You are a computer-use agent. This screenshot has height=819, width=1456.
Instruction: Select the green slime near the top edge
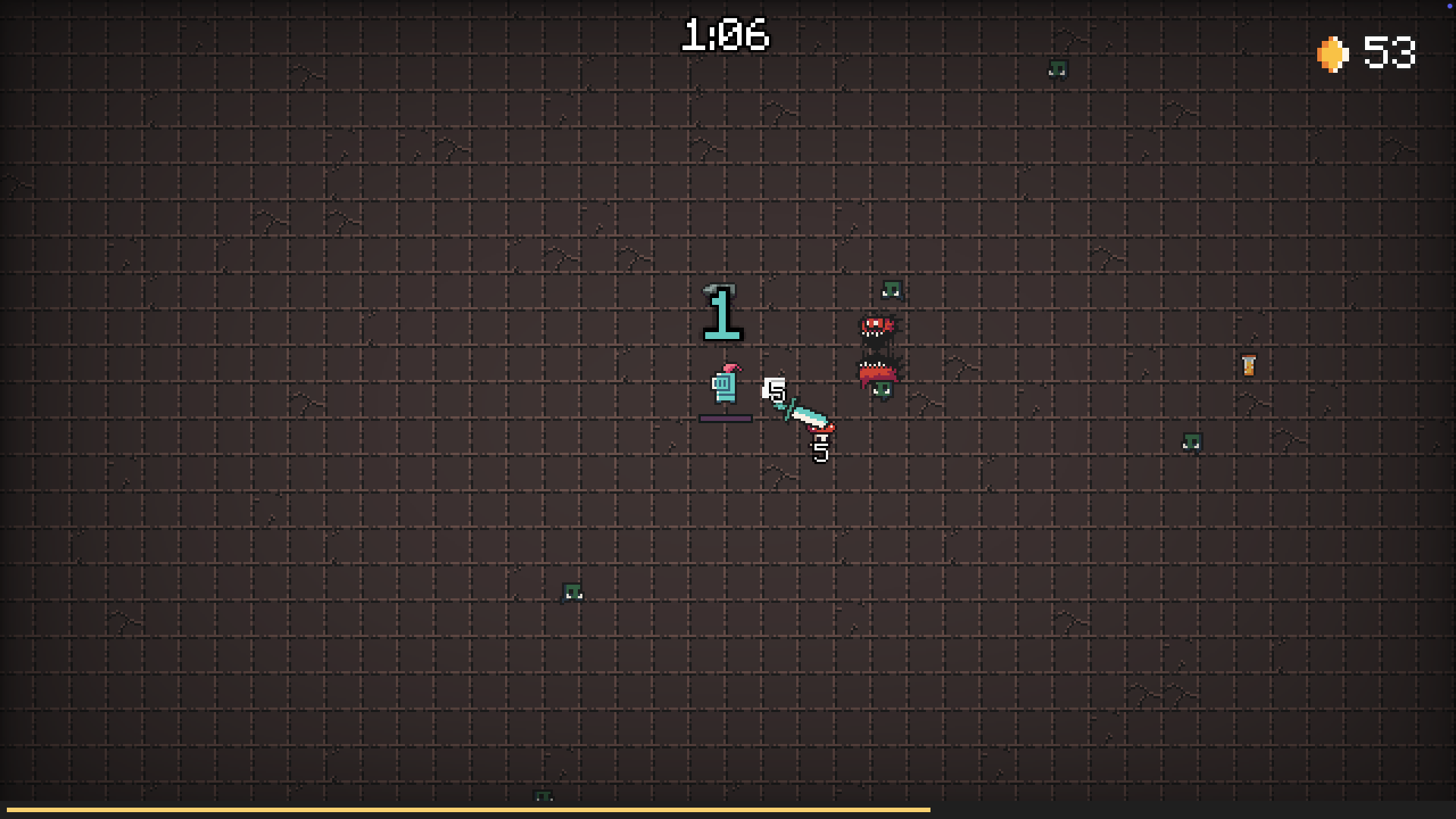coord(1059,71)
